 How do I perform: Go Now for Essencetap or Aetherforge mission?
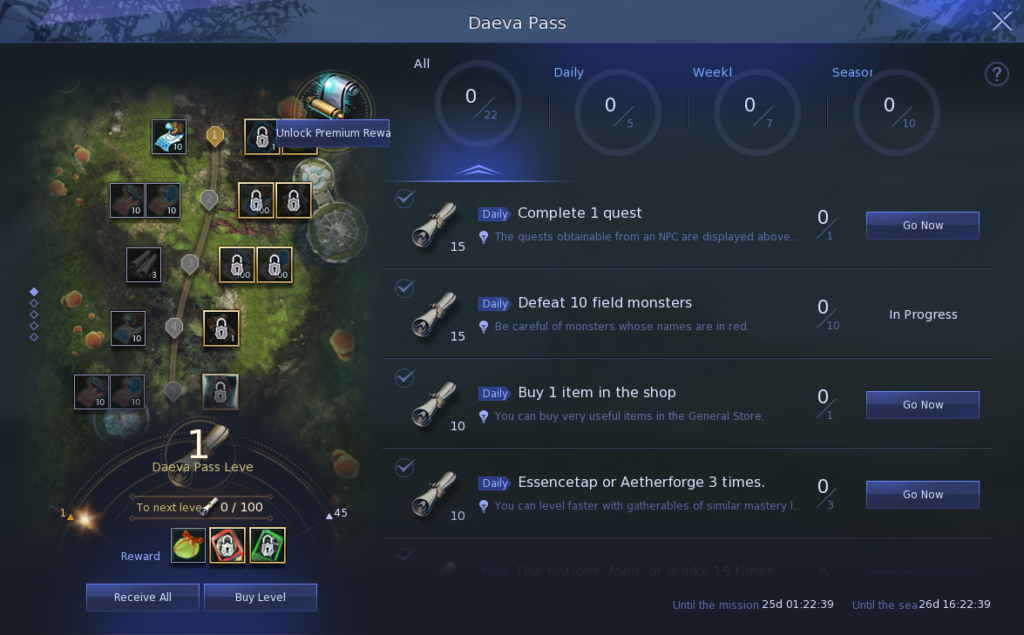(922, 494)
